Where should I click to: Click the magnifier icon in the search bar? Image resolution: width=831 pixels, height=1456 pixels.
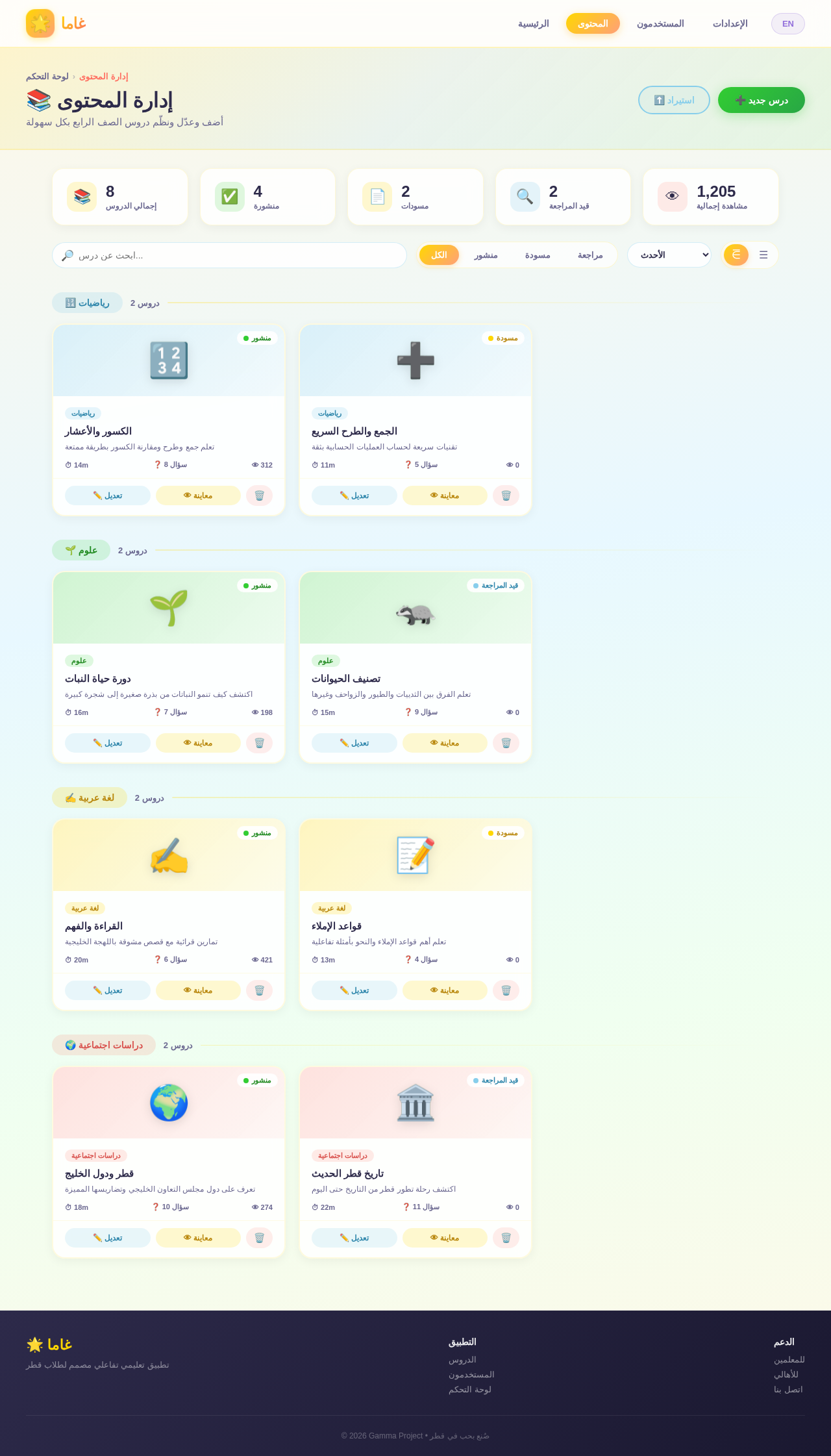point(67,255)
